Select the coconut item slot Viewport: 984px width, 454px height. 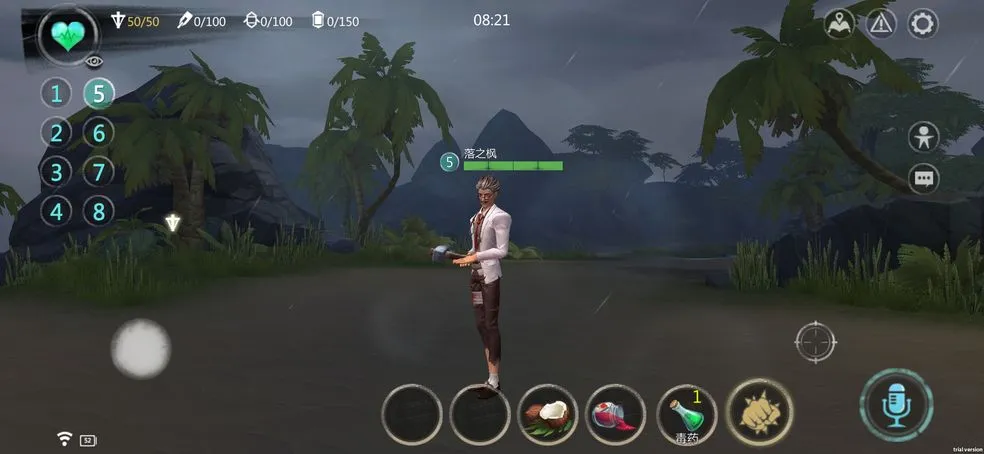point(549,414)
